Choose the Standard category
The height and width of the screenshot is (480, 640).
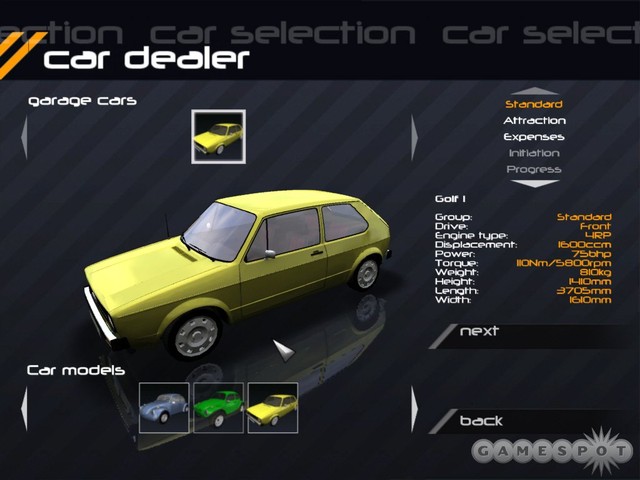click(533, 104)
